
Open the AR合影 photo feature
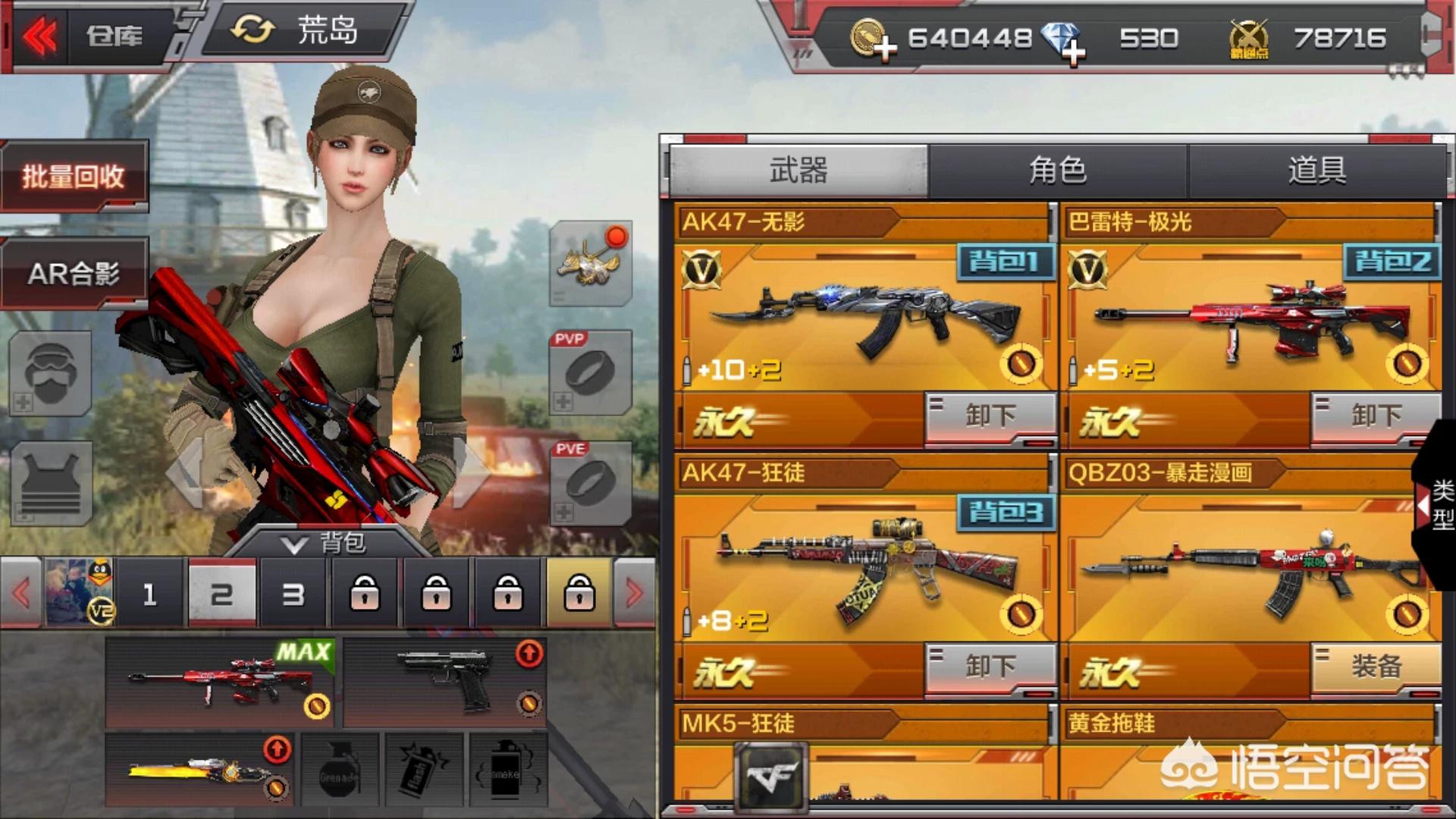(x=74, y=273)
